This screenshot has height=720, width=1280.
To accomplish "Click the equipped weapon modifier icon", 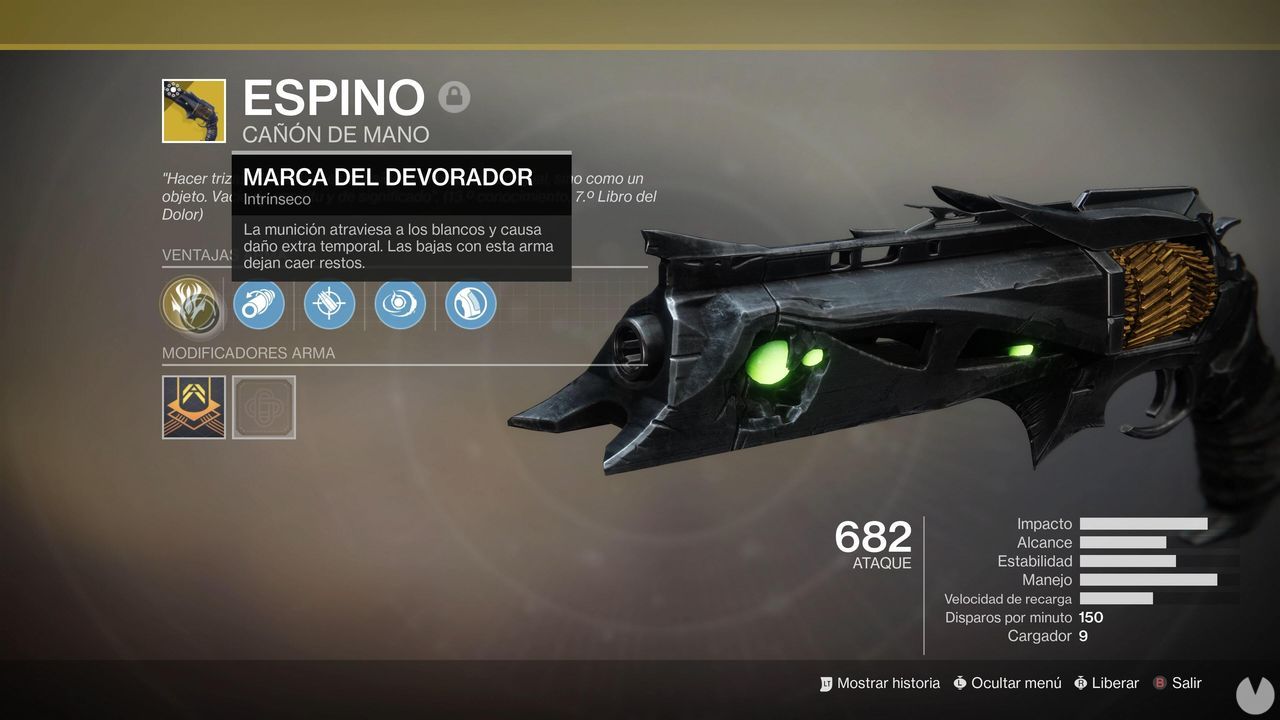I will pos(193,406).
